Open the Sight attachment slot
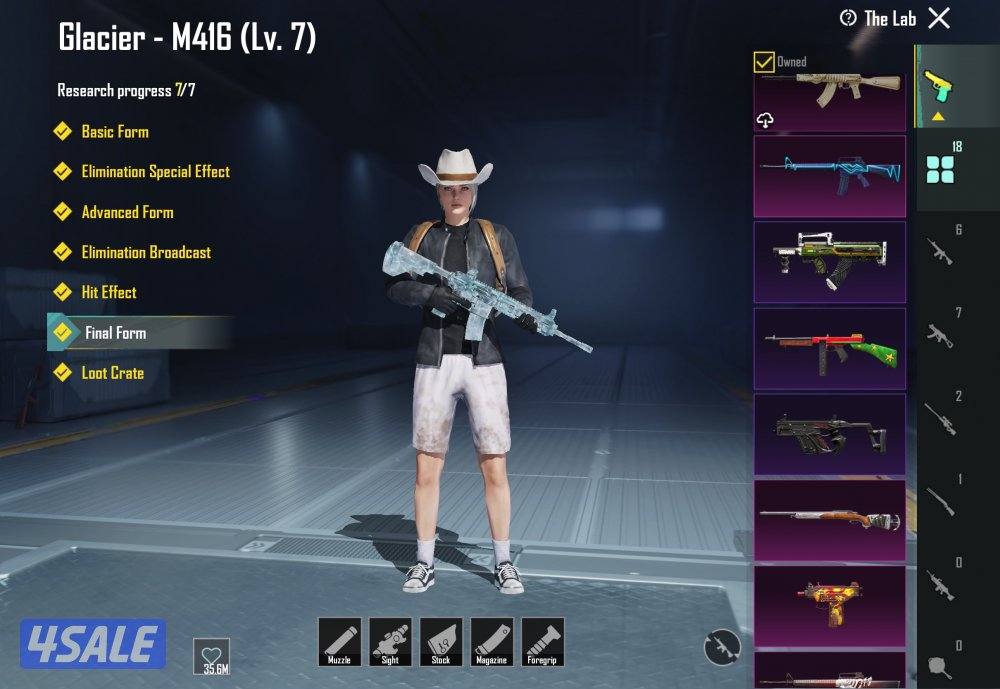1000x689 pixels. tap(390, 641)
